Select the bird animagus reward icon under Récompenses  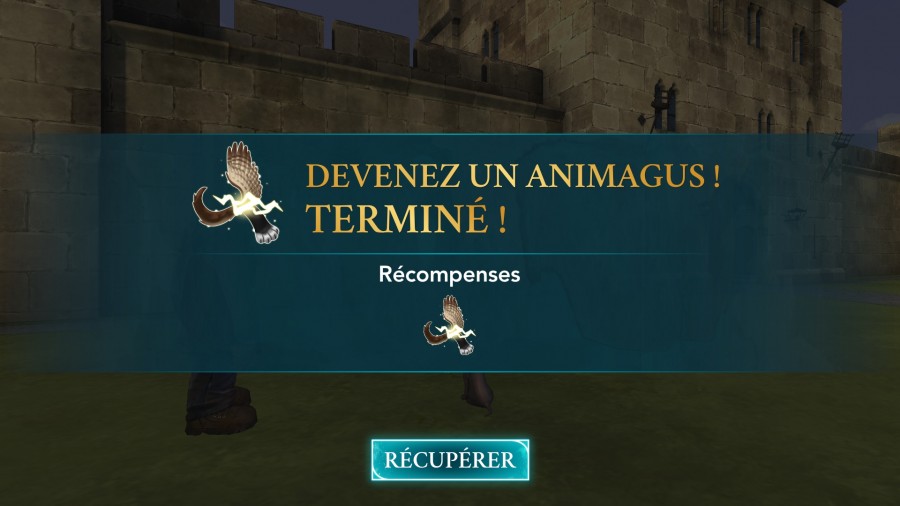click(450, 325)
